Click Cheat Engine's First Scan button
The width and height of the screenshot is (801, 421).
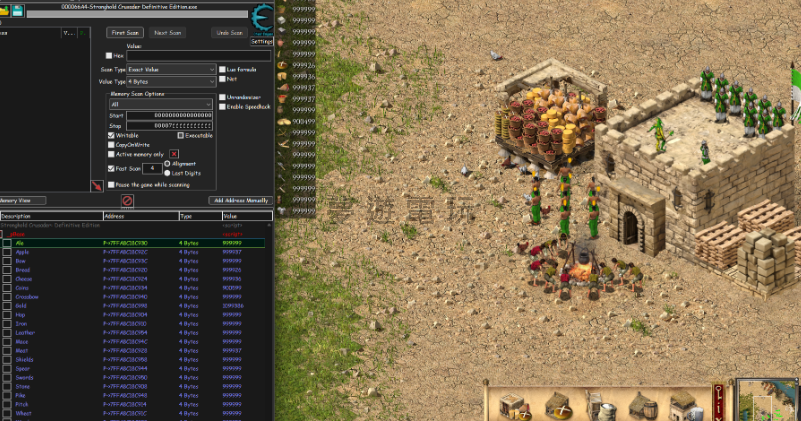point(126,33)
